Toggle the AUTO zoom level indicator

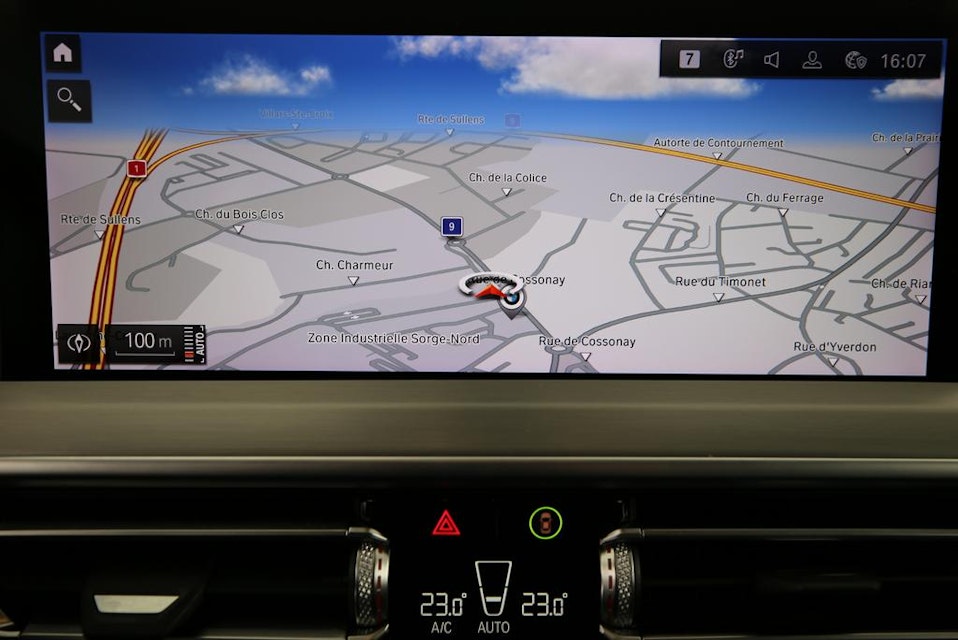pos(198,344)
